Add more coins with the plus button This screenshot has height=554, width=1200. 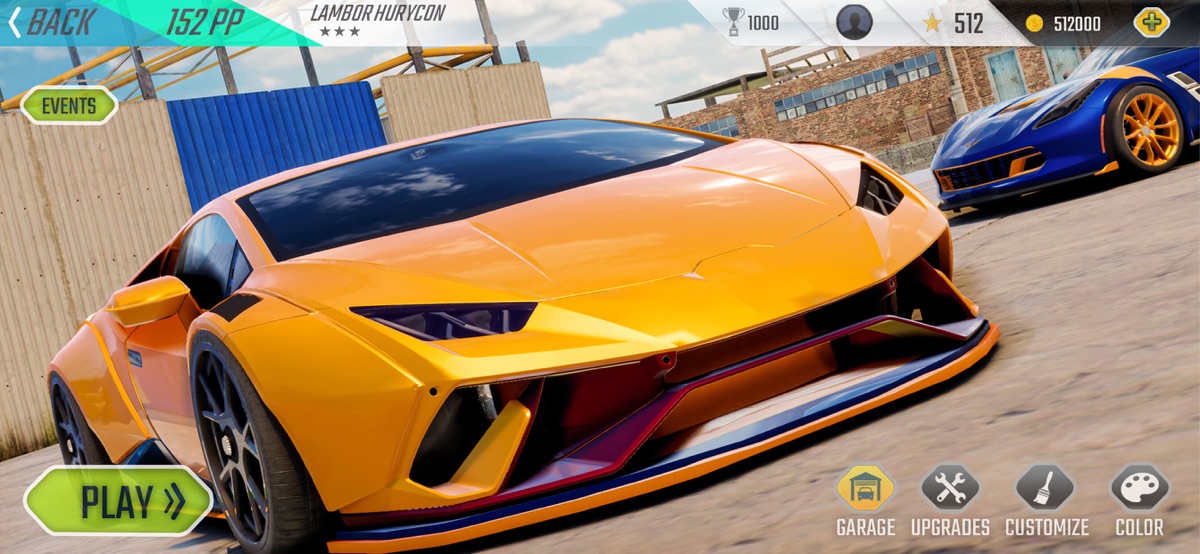pos(1151,22)
